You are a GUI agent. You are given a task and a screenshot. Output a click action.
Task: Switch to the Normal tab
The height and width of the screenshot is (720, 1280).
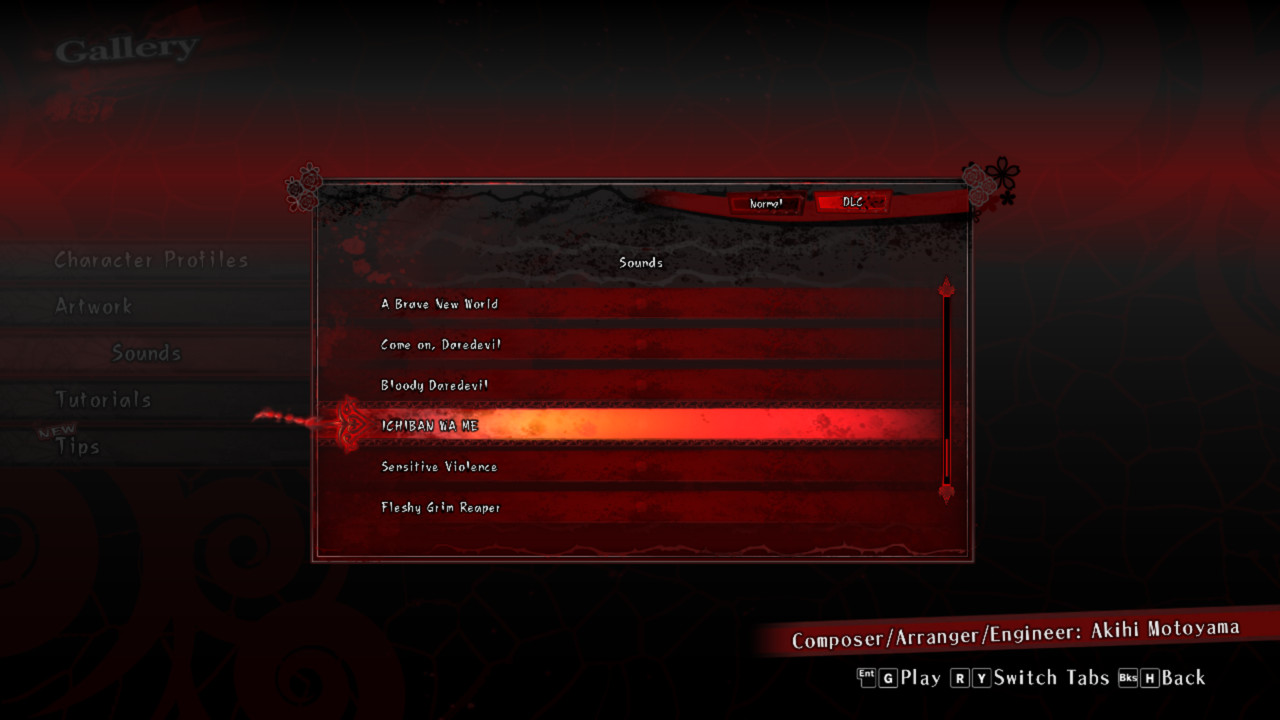click(x=767, y=204)
